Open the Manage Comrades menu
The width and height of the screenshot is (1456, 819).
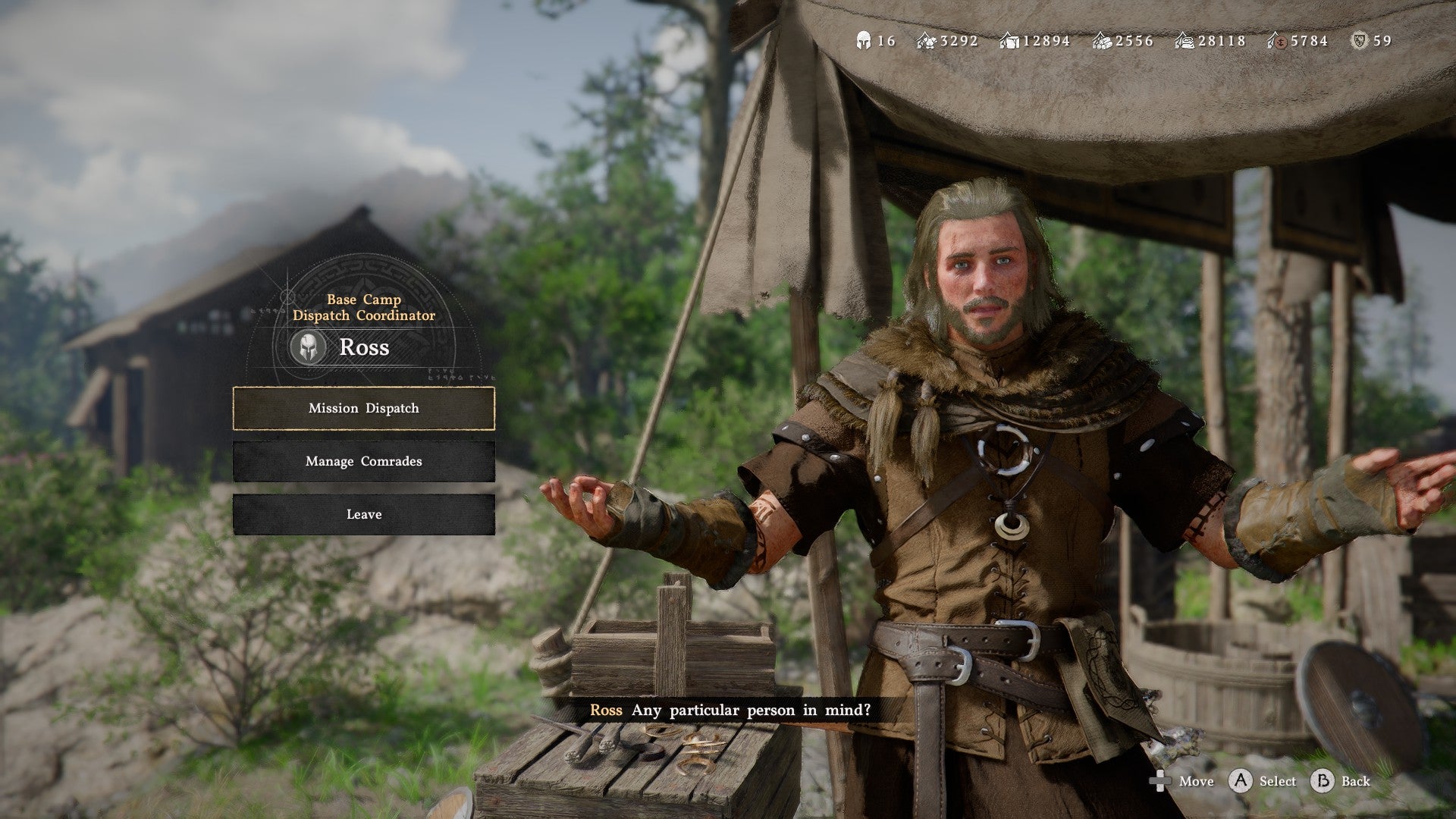pos(363,461)
